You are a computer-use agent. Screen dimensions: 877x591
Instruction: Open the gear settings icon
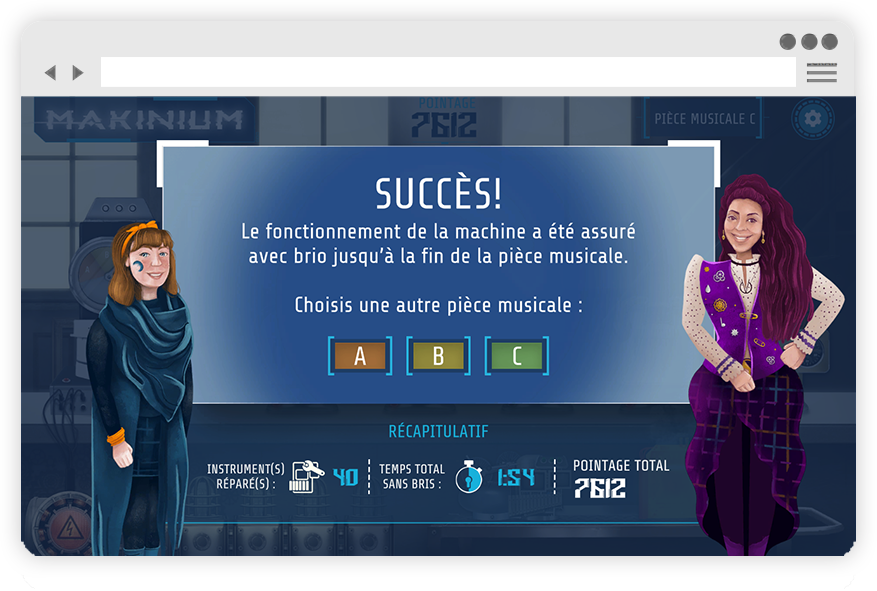click(812, 119)
